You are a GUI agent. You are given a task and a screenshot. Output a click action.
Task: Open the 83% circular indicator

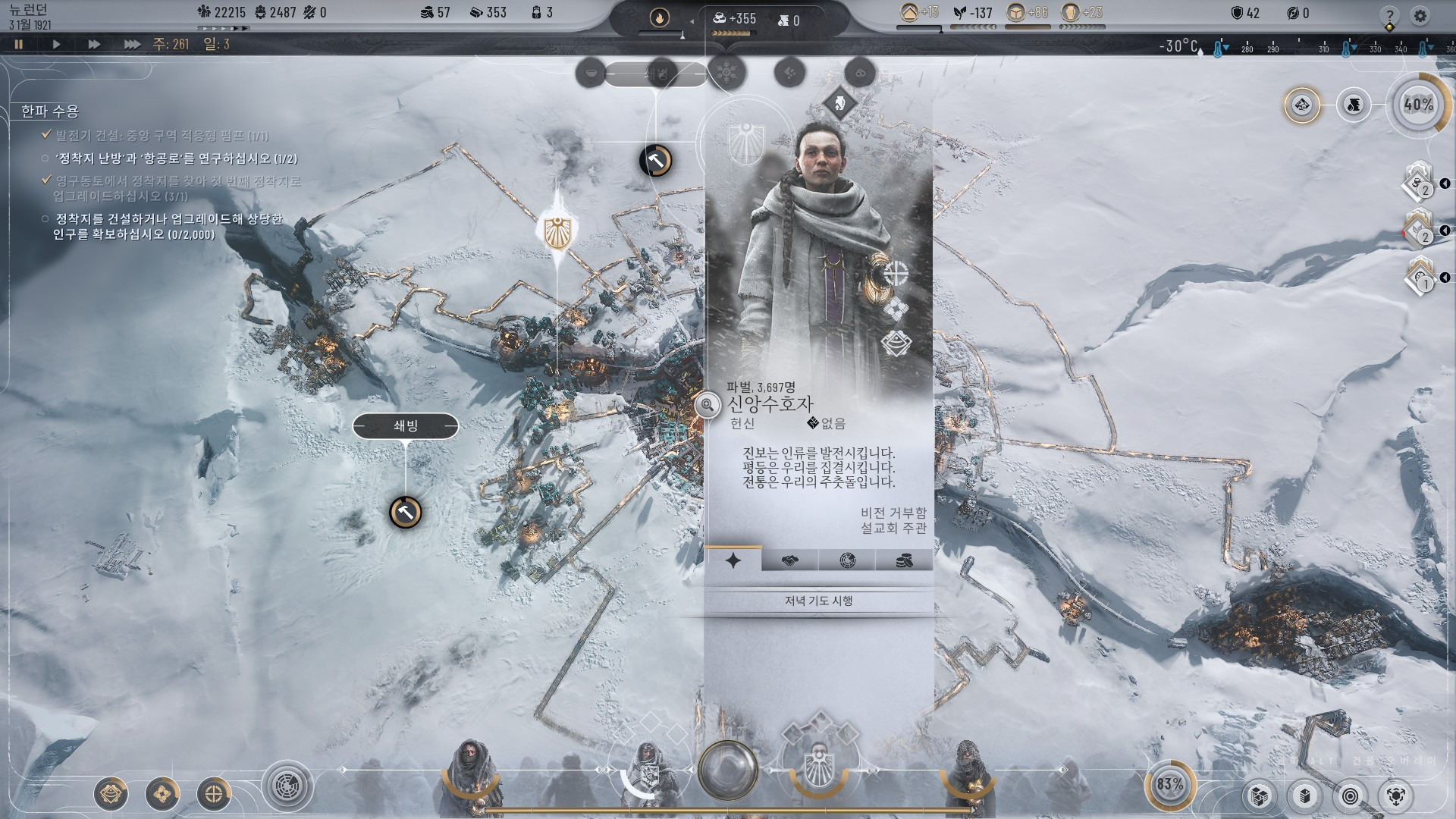coord(1169,784)
